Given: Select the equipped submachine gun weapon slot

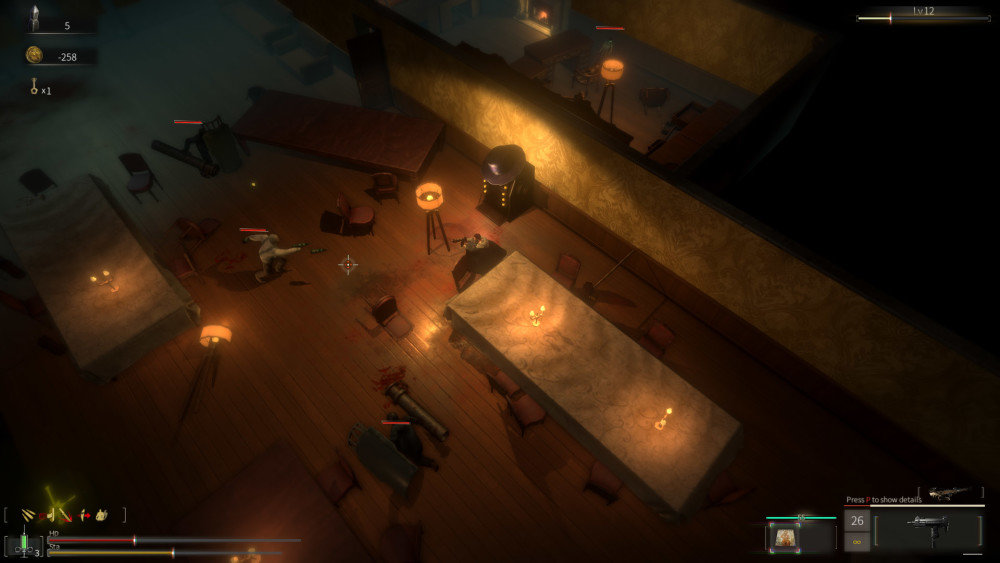Looking at the screenshot, I should coord(927,531).
